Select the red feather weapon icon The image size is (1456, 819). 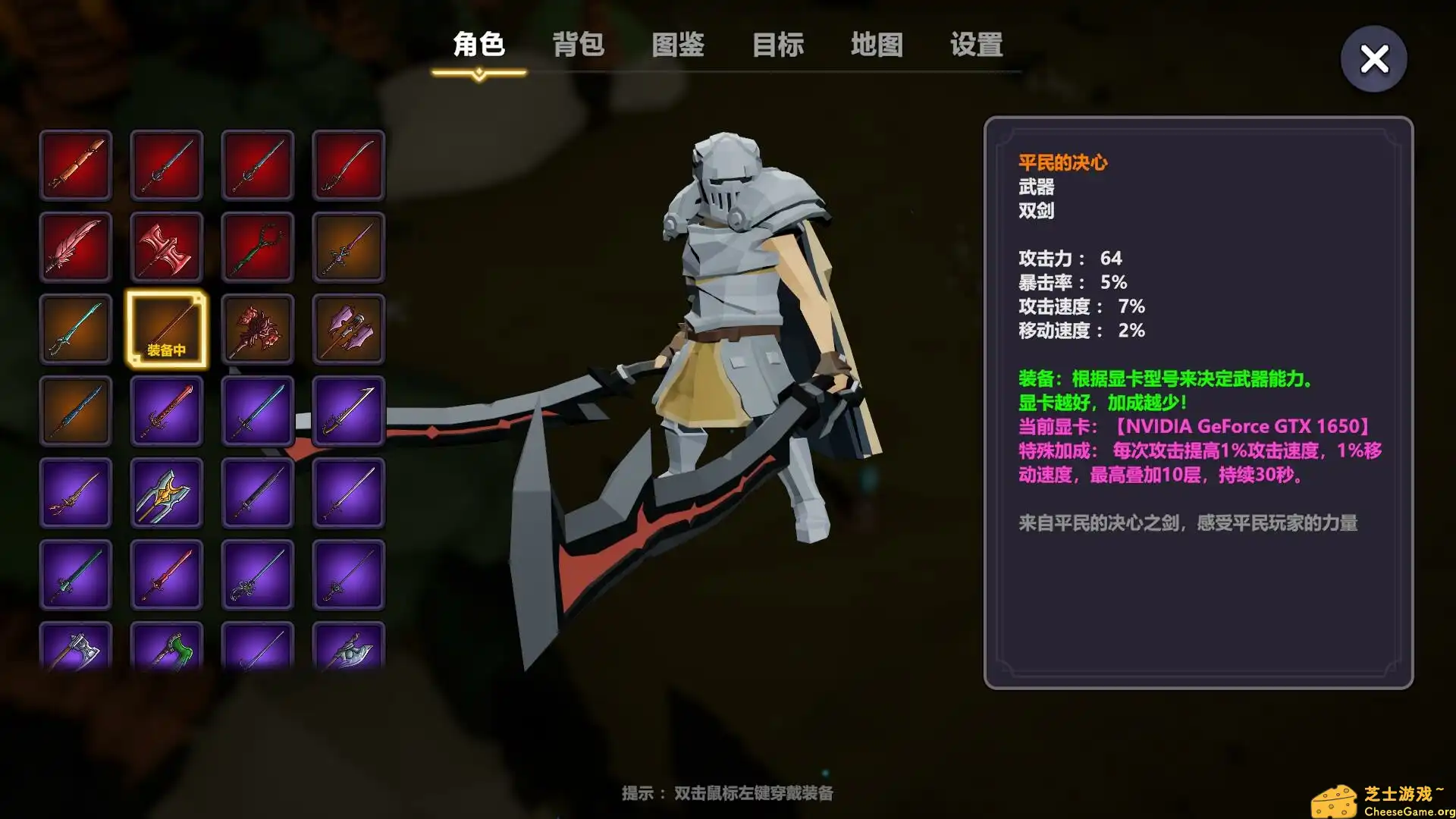[76, 246]
